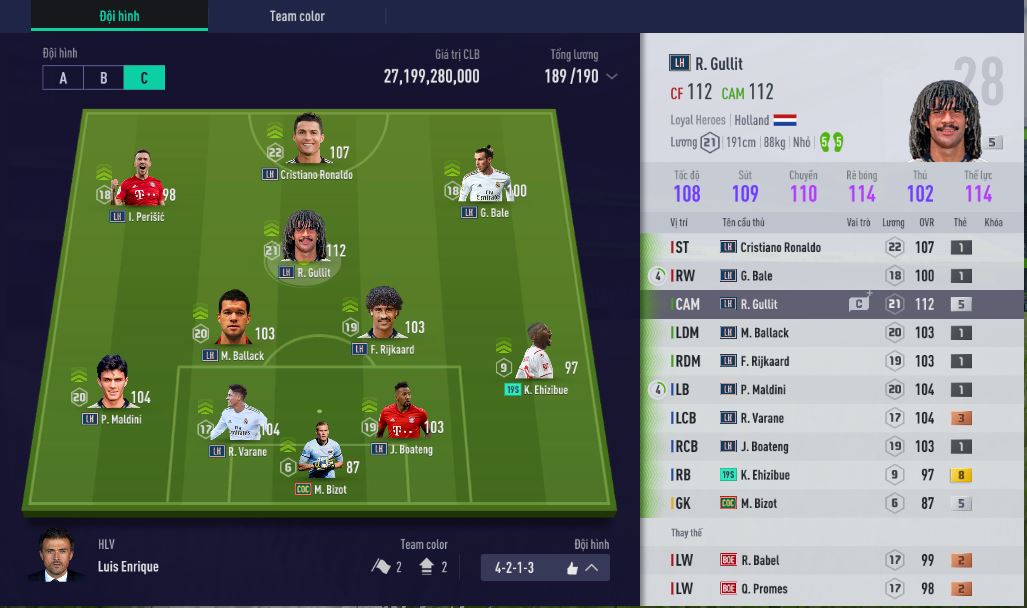Select squad preset A
Image resolution: width=1027 pixels, height=608 pixels.
(x=63, y=78)
